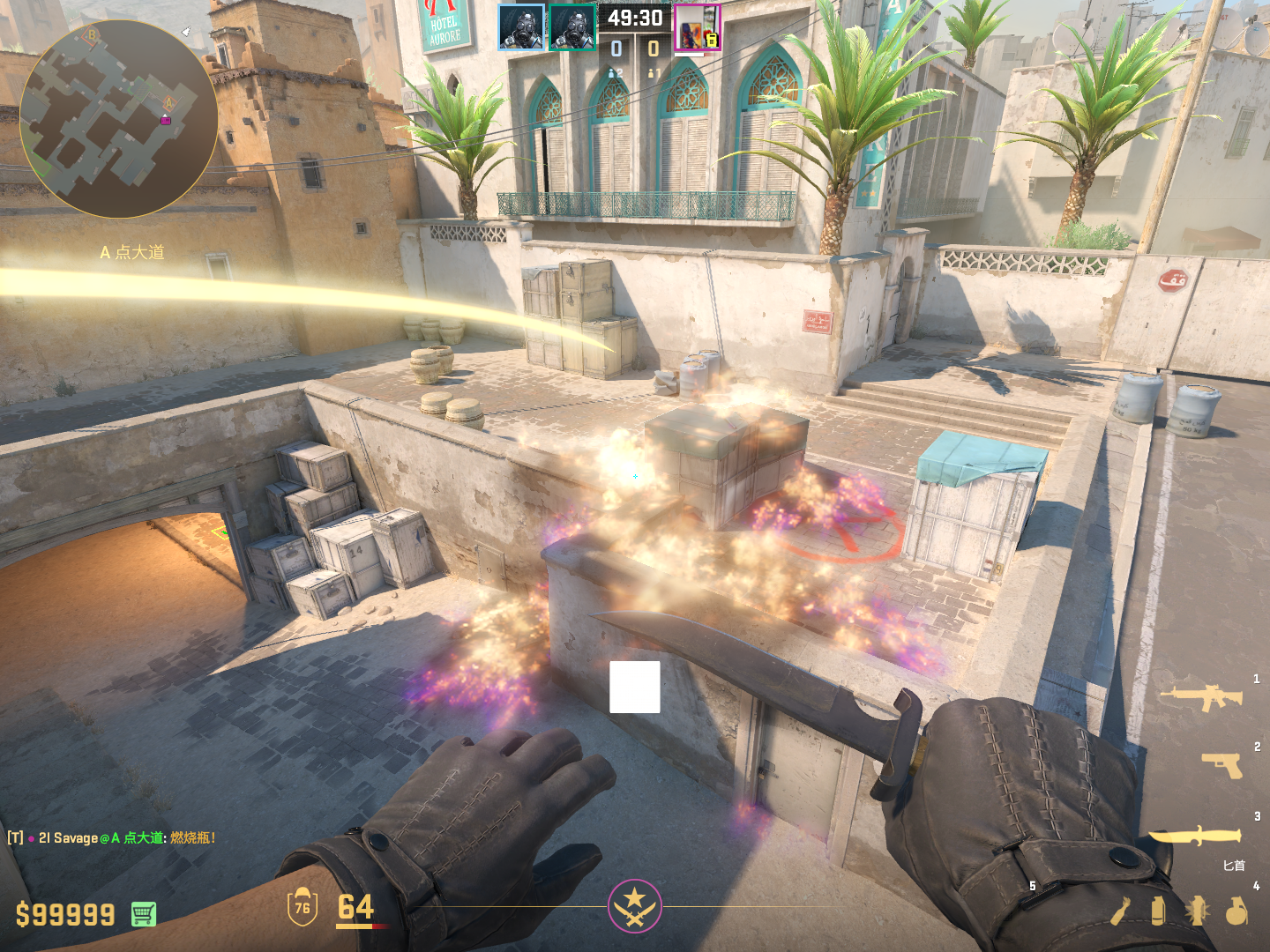1270x952 pixels.
Task: Select the rifle in weapon slot 1
Action: tap(1201, 697)
